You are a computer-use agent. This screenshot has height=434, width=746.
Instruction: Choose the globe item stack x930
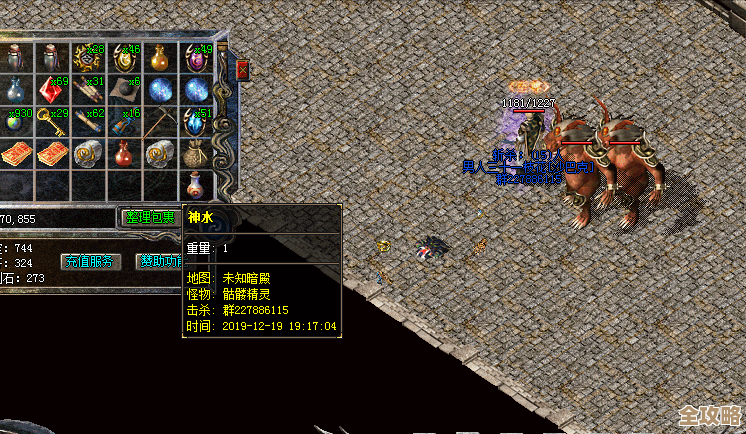(15, 123)
